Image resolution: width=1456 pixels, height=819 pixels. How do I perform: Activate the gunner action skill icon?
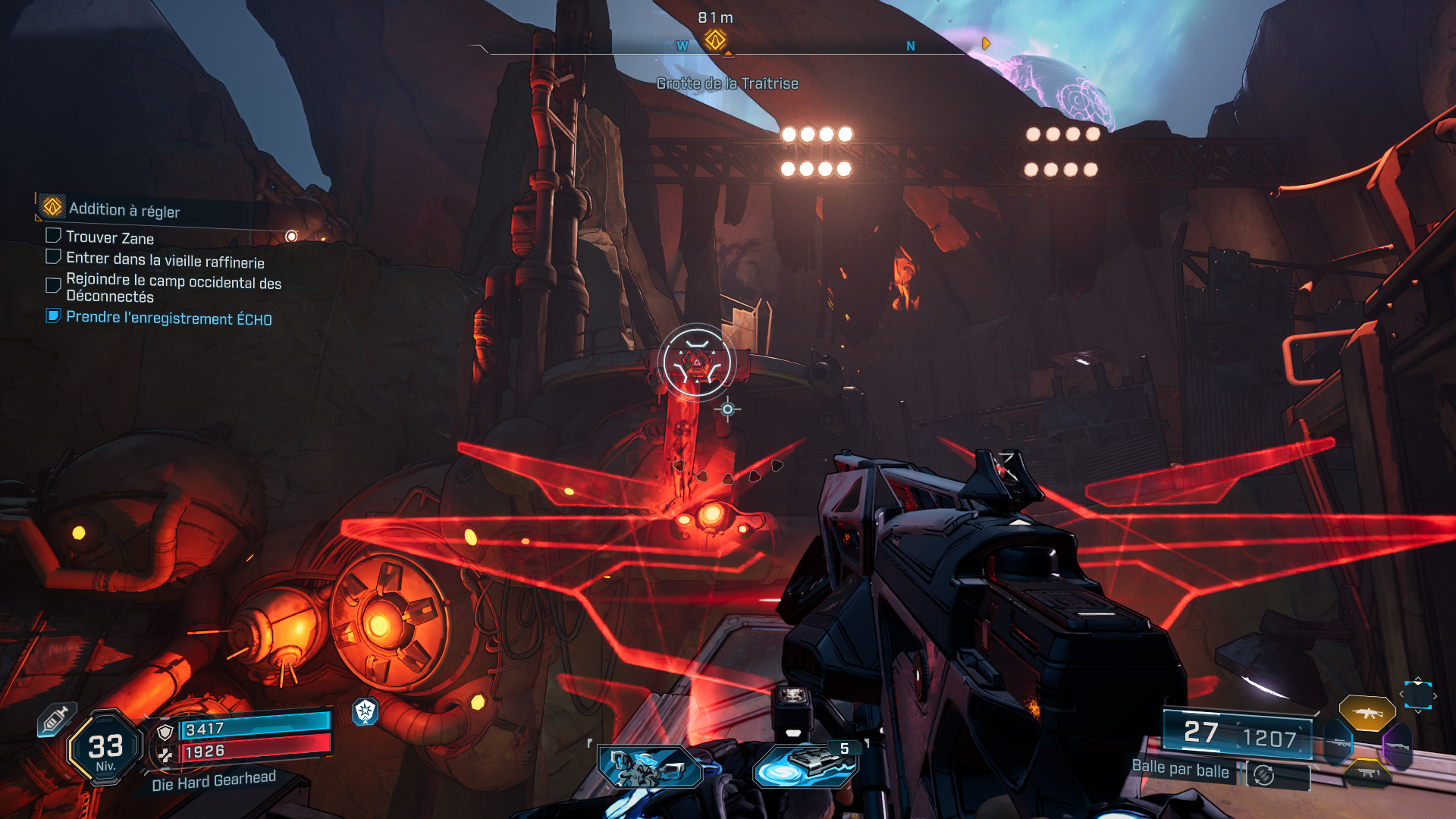coord(650,767)
